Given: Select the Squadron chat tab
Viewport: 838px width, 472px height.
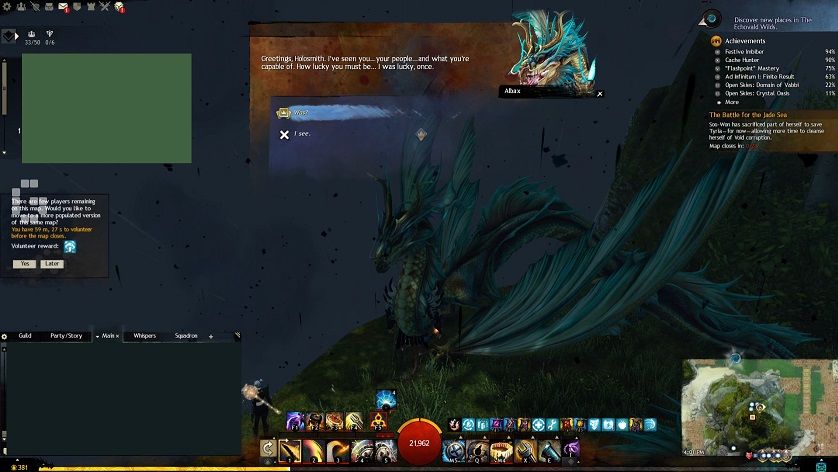Looking at the screenshot, I should [x=186, y=336].
